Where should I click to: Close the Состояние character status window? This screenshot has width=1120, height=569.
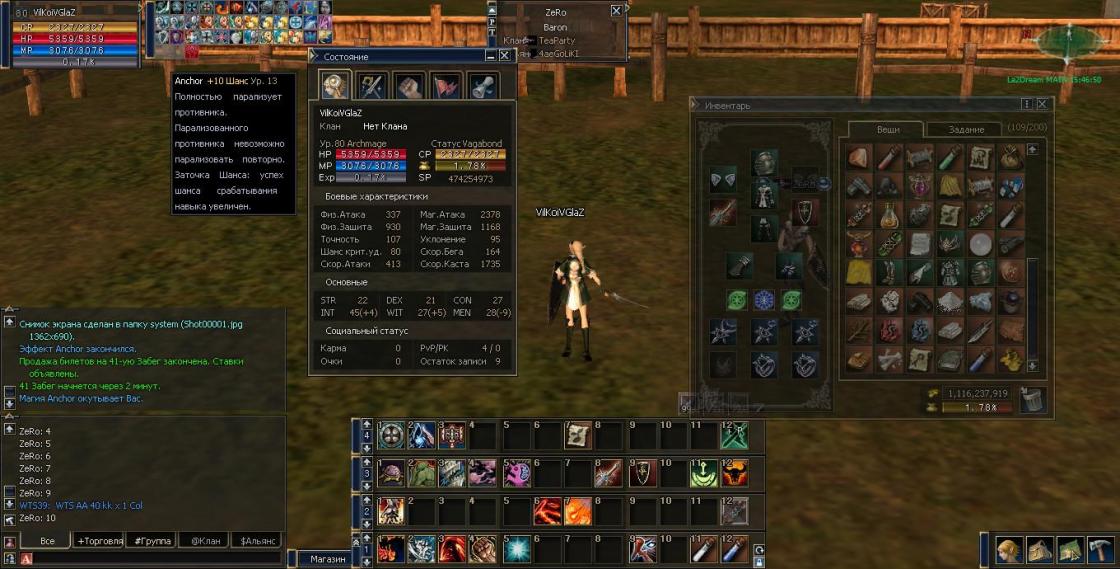[505, 56]
